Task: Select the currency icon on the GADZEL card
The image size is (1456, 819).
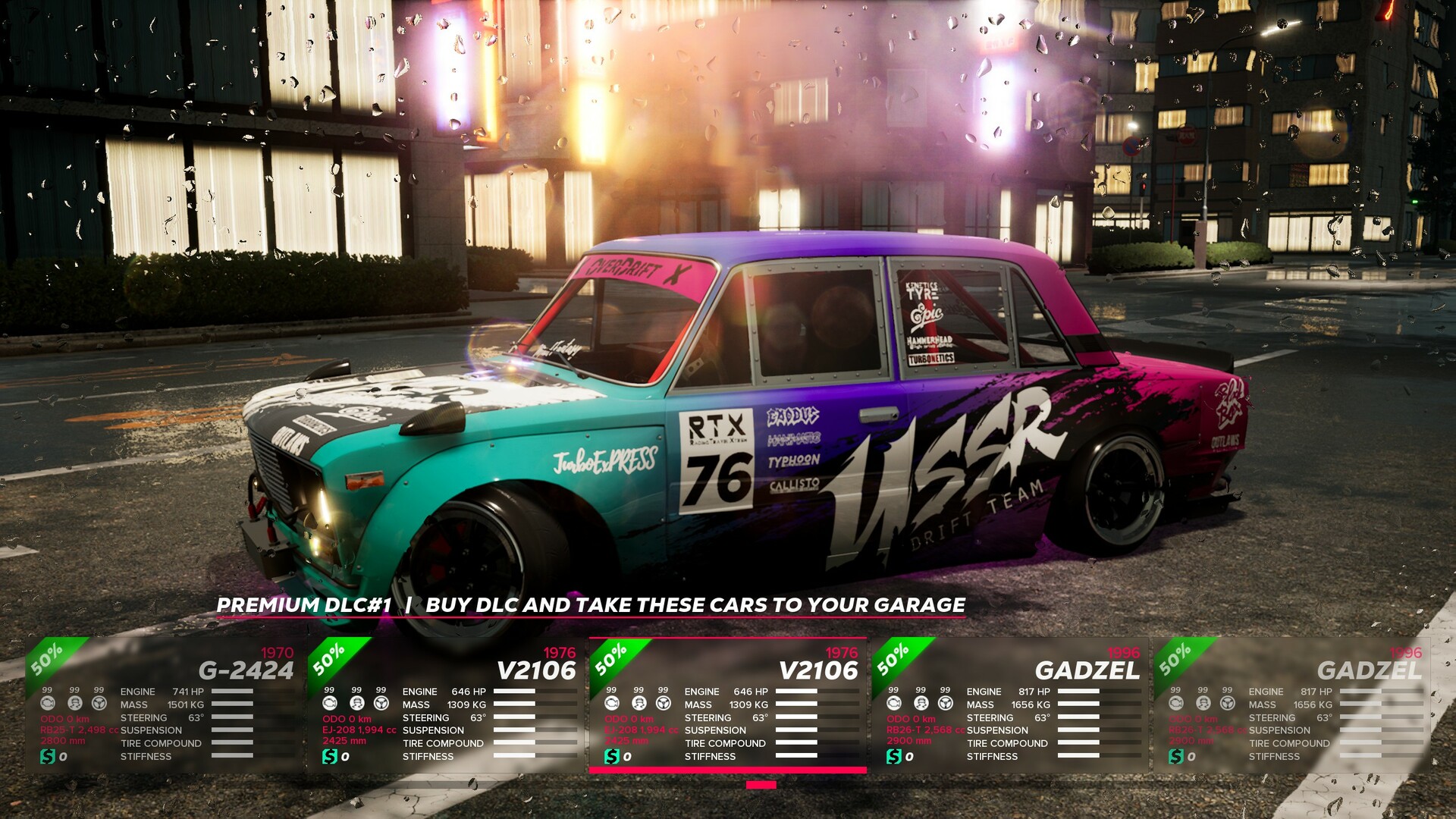Action: (893, 757)
